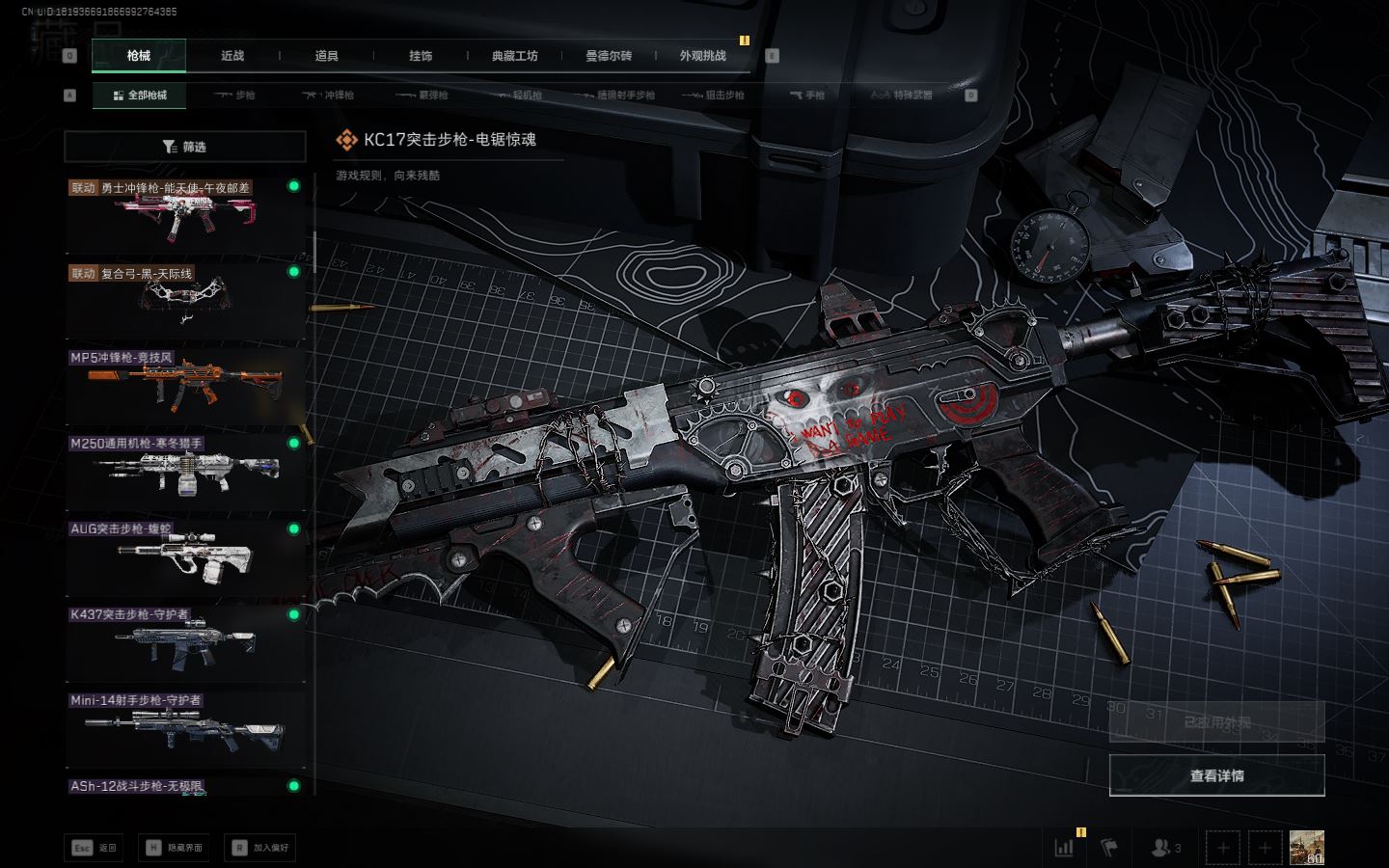
Task: Filter weapons by 步枪 rifles
Action: pos(235,95)
